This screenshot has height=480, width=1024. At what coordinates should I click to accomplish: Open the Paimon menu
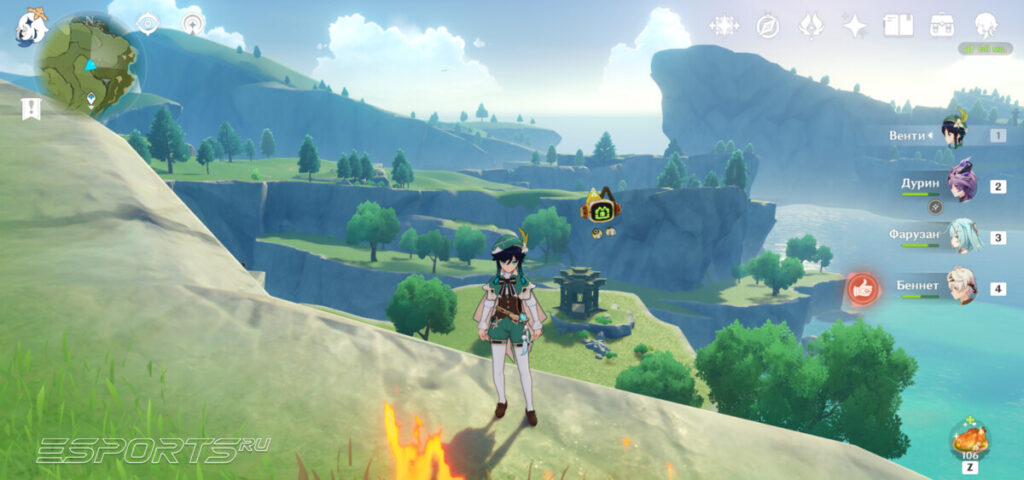(x=30, y=27)
